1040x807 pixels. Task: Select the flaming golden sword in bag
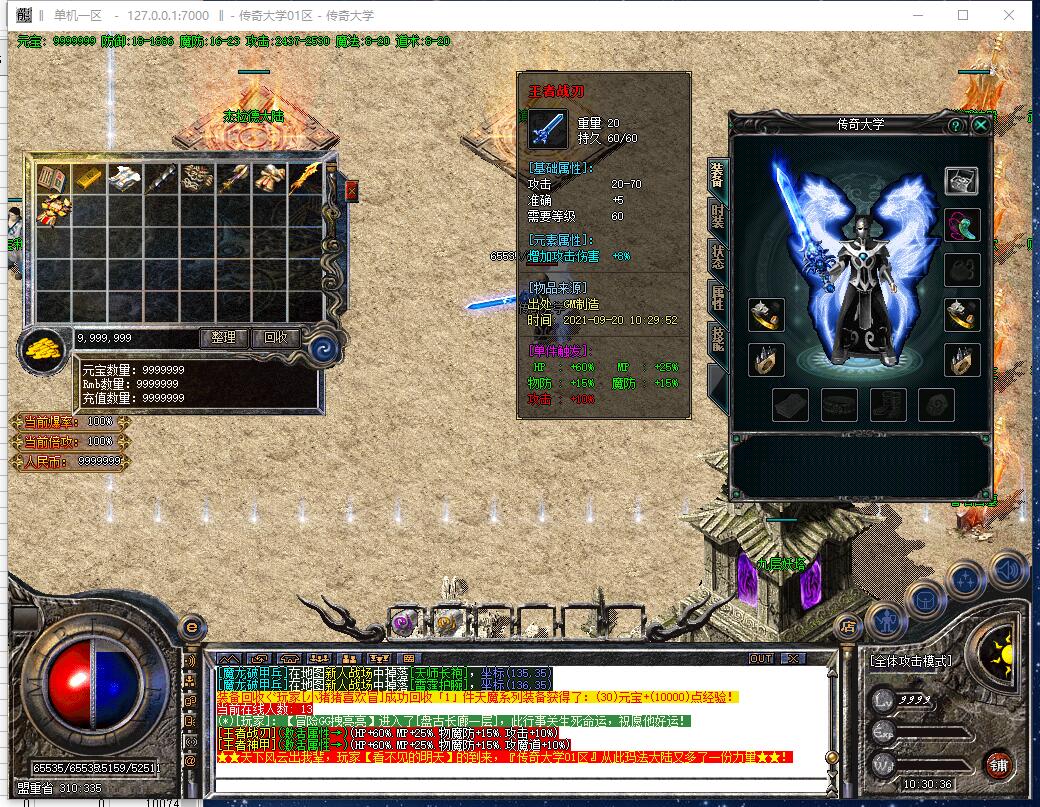coord(305,179)
